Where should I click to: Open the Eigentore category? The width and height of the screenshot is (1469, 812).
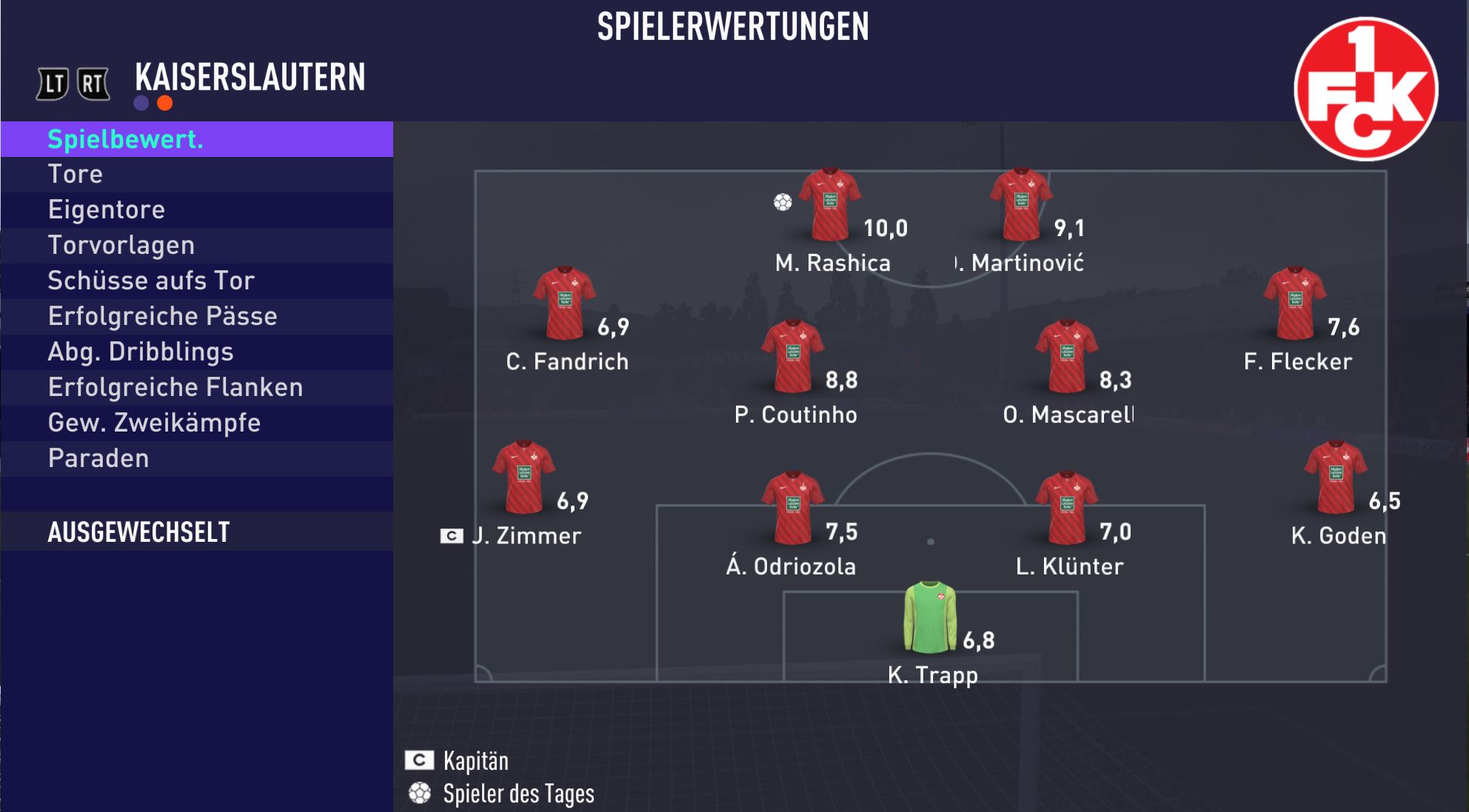[197, 210]
